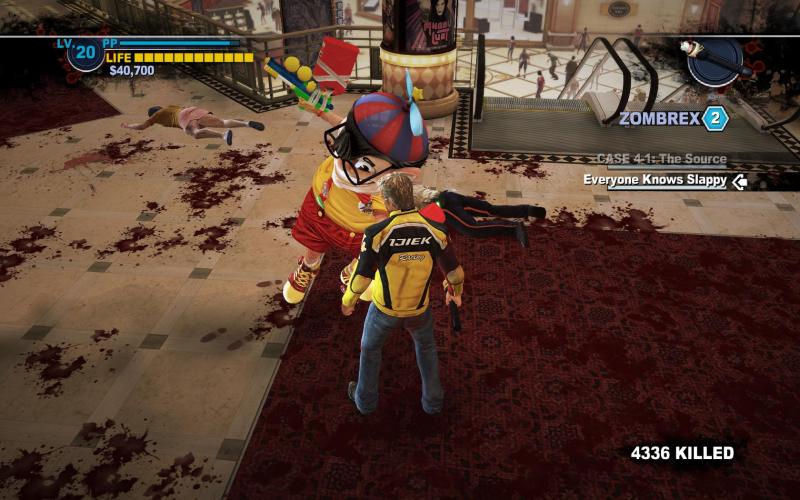This screenshot has width=800, height=500.
Task: Select the equipped weapon inventory slot
Action: click(714, 60)
